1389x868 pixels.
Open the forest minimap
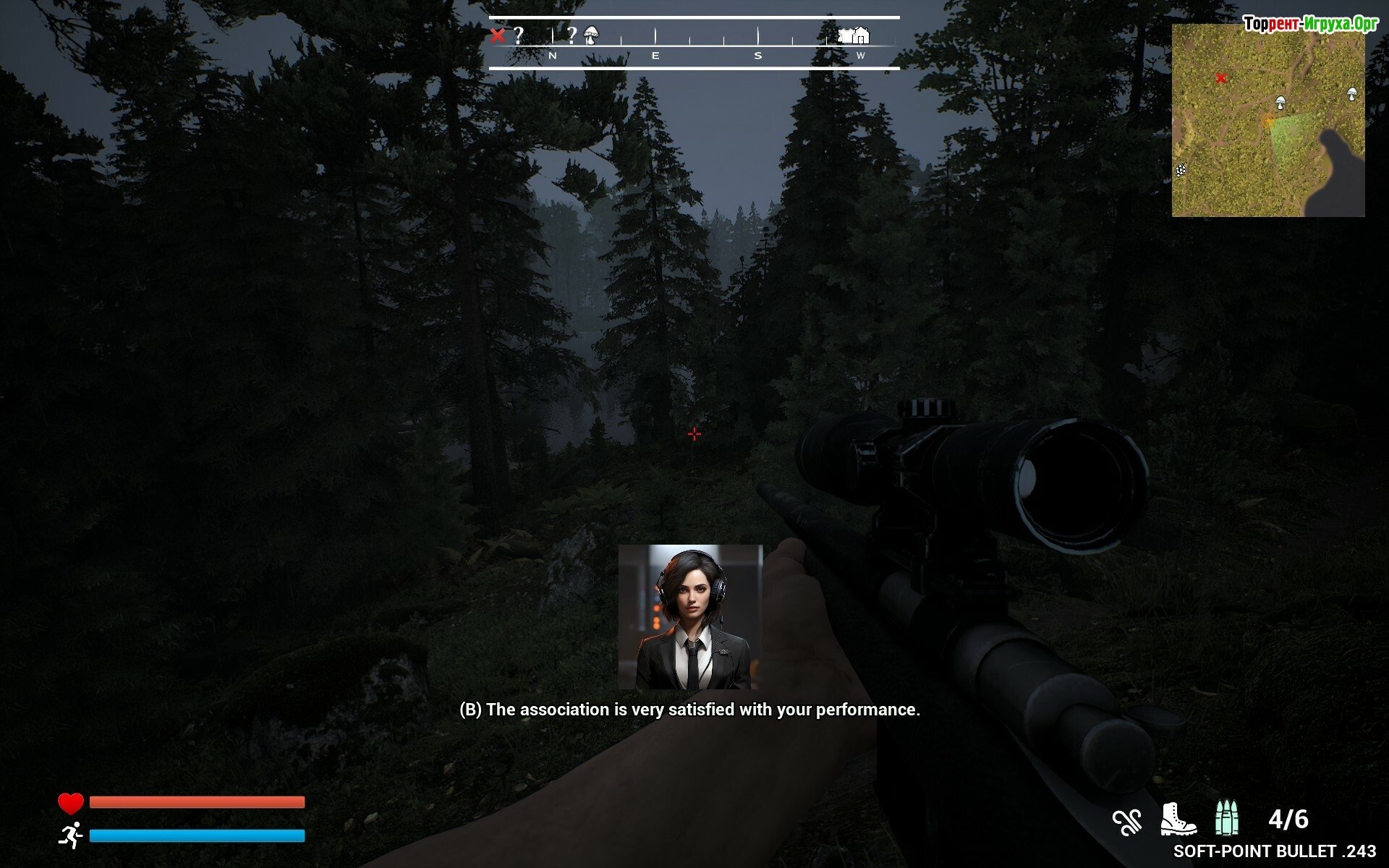(1267, 120)
